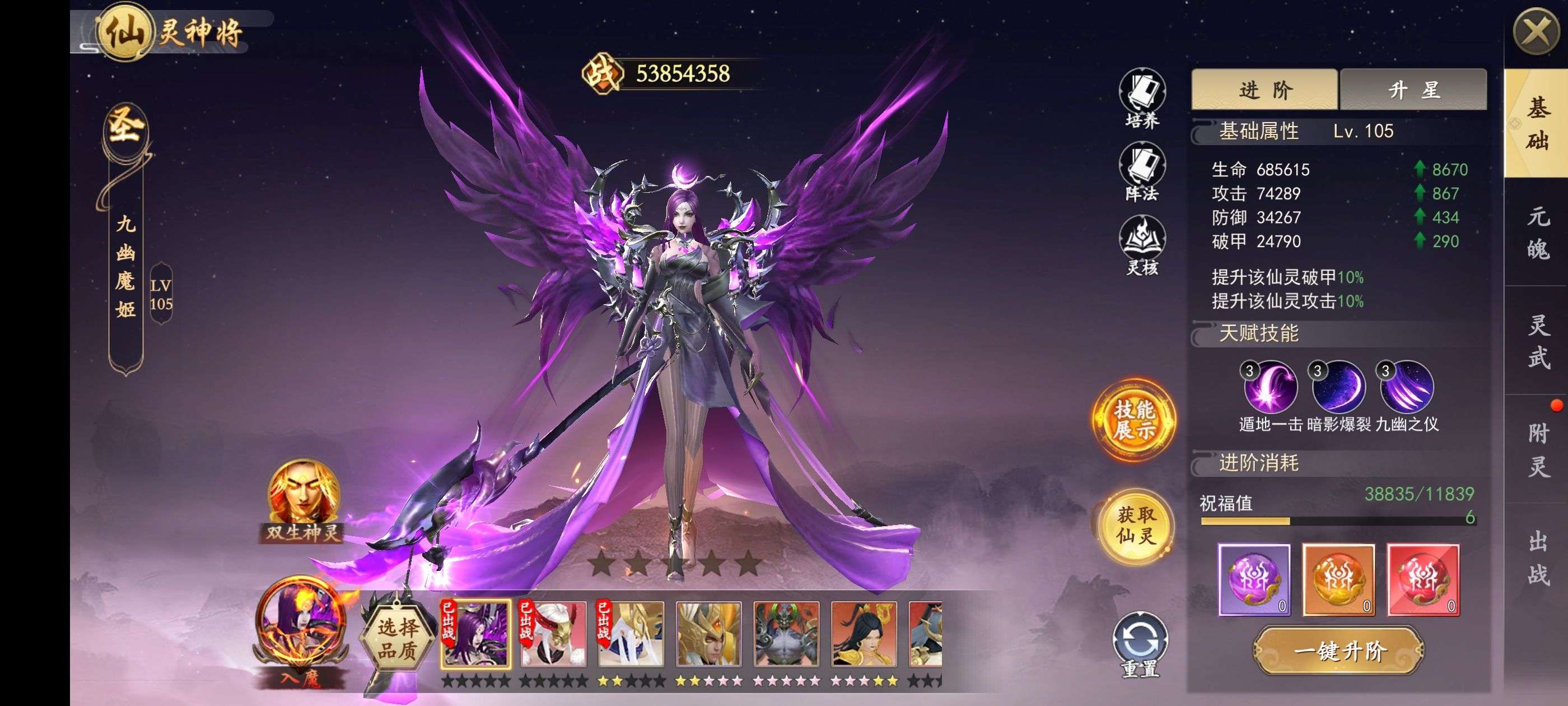View the 九幽之仪 talent skill

click(1407, 387)
